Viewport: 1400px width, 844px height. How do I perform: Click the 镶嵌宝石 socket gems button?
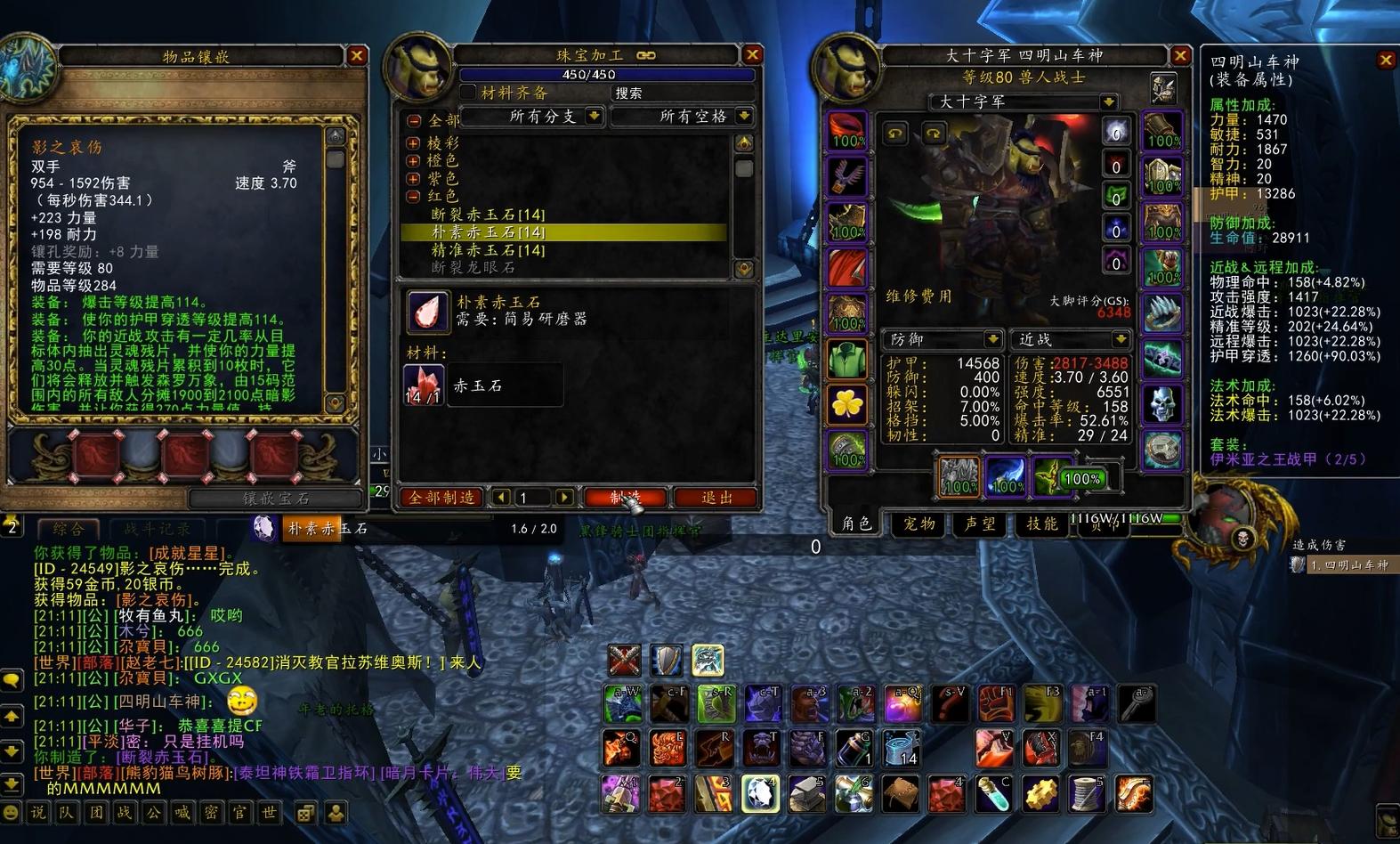point(276,499)
